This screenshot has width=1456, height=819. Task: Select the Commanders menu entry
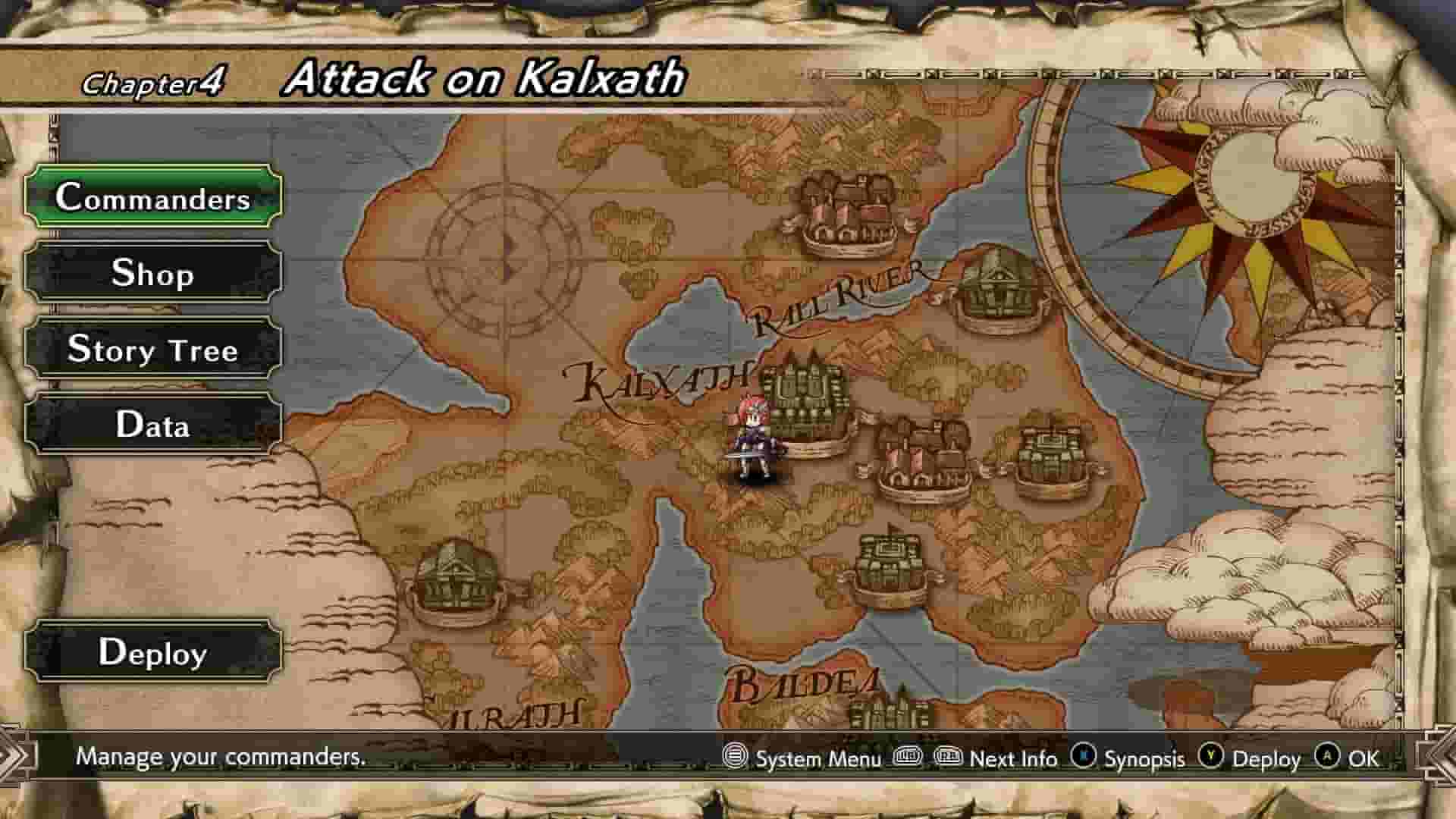[x=152, y=199]
